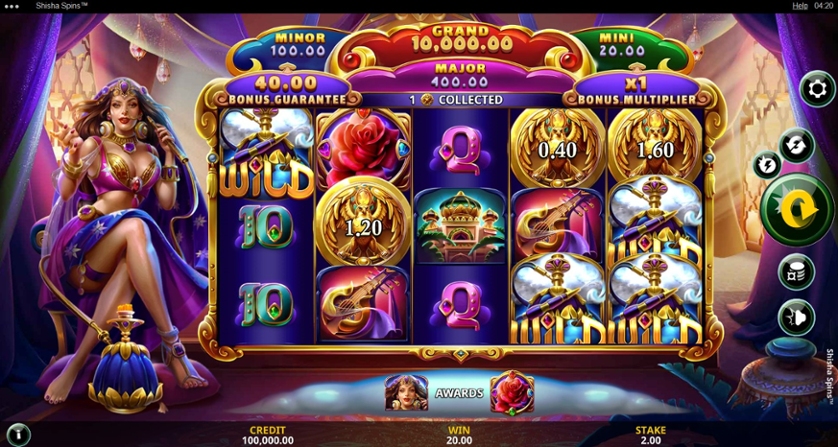Spin the reels with the green button
The image size is (838, 447).
tap(795, 210)
